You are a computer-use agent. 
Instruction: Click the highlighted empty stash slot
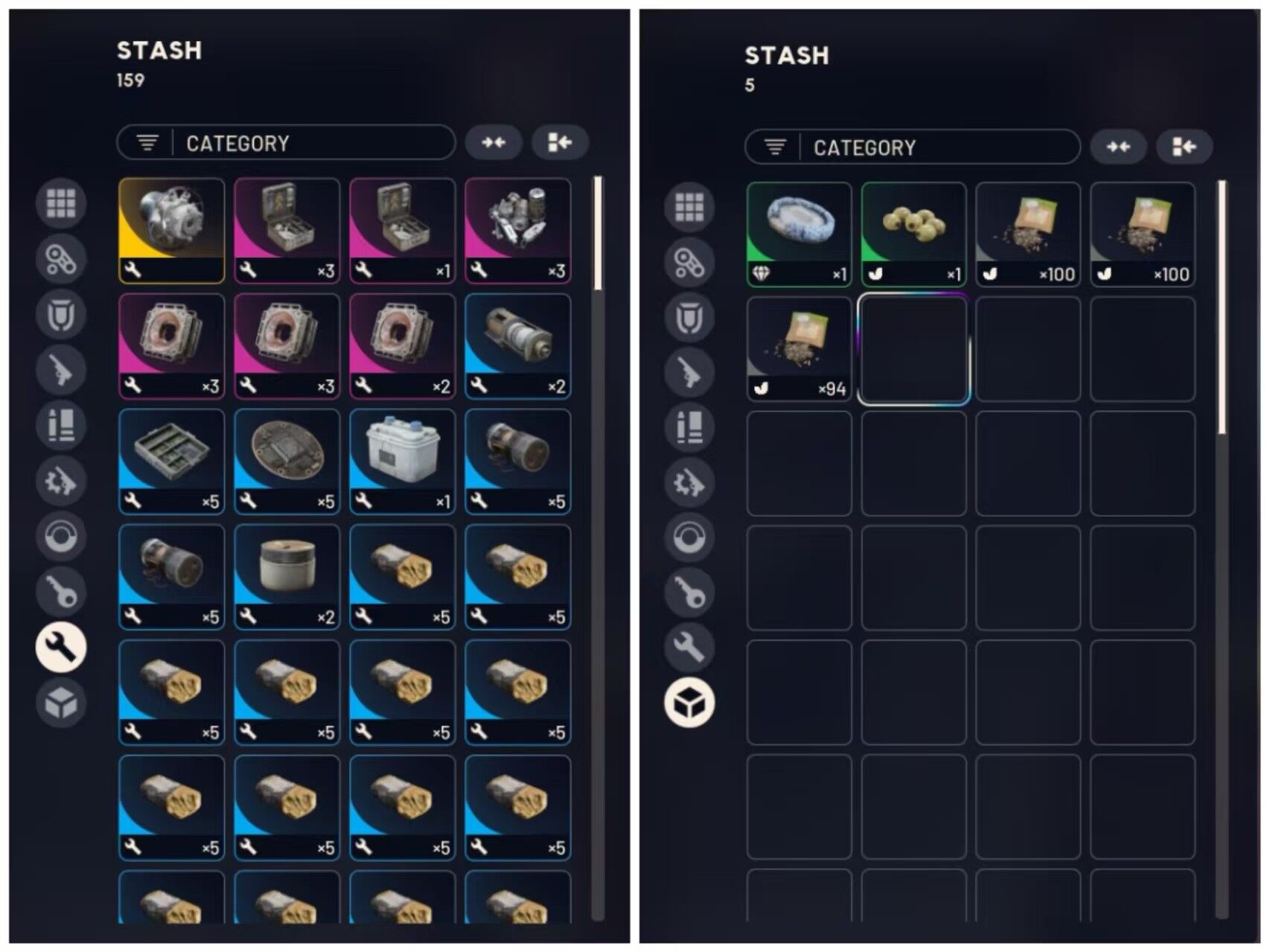pos(913,348)
